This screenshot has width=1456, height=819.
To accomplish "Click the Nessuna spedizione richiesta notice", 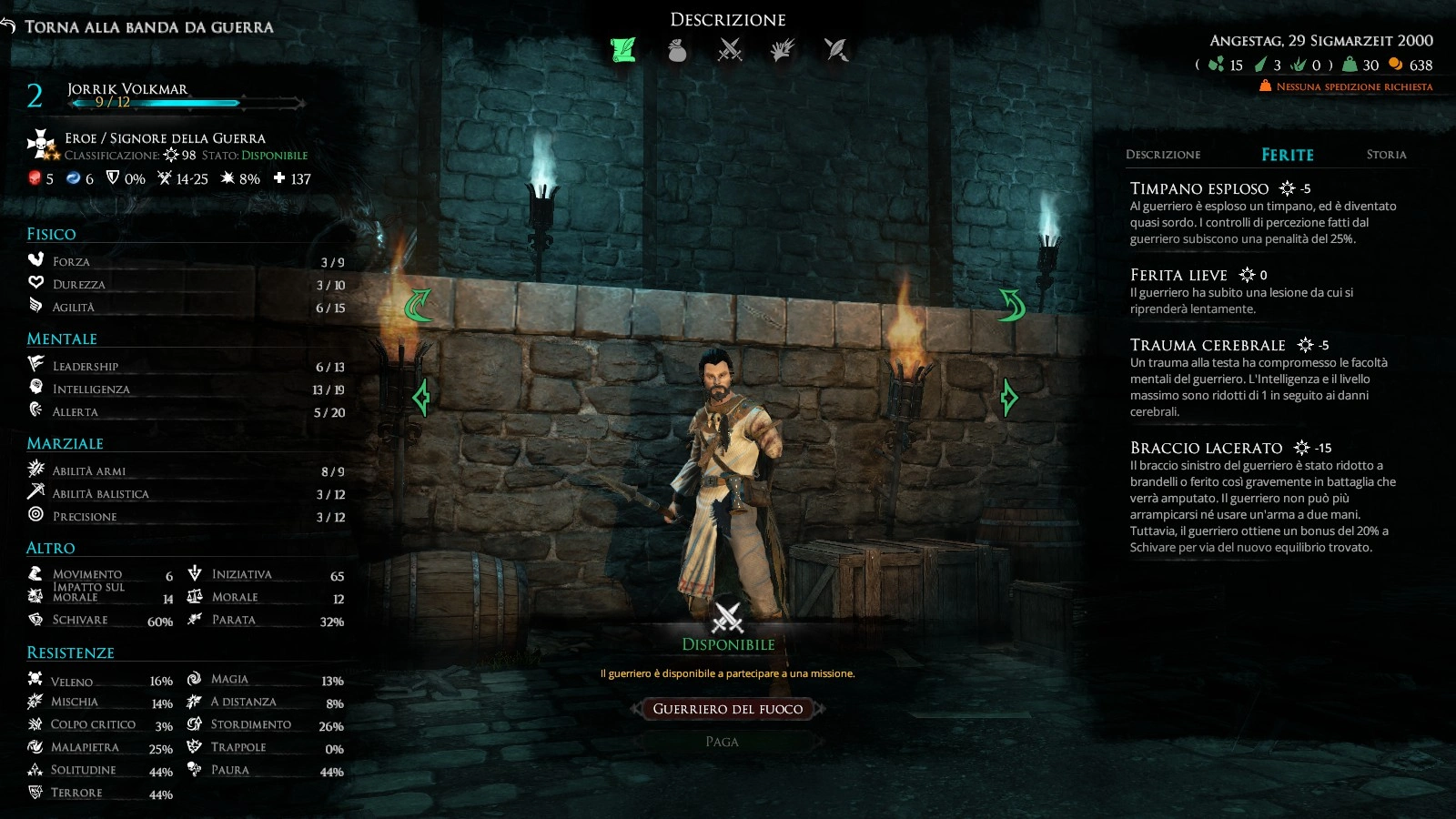I will (x=1353, y=86).
